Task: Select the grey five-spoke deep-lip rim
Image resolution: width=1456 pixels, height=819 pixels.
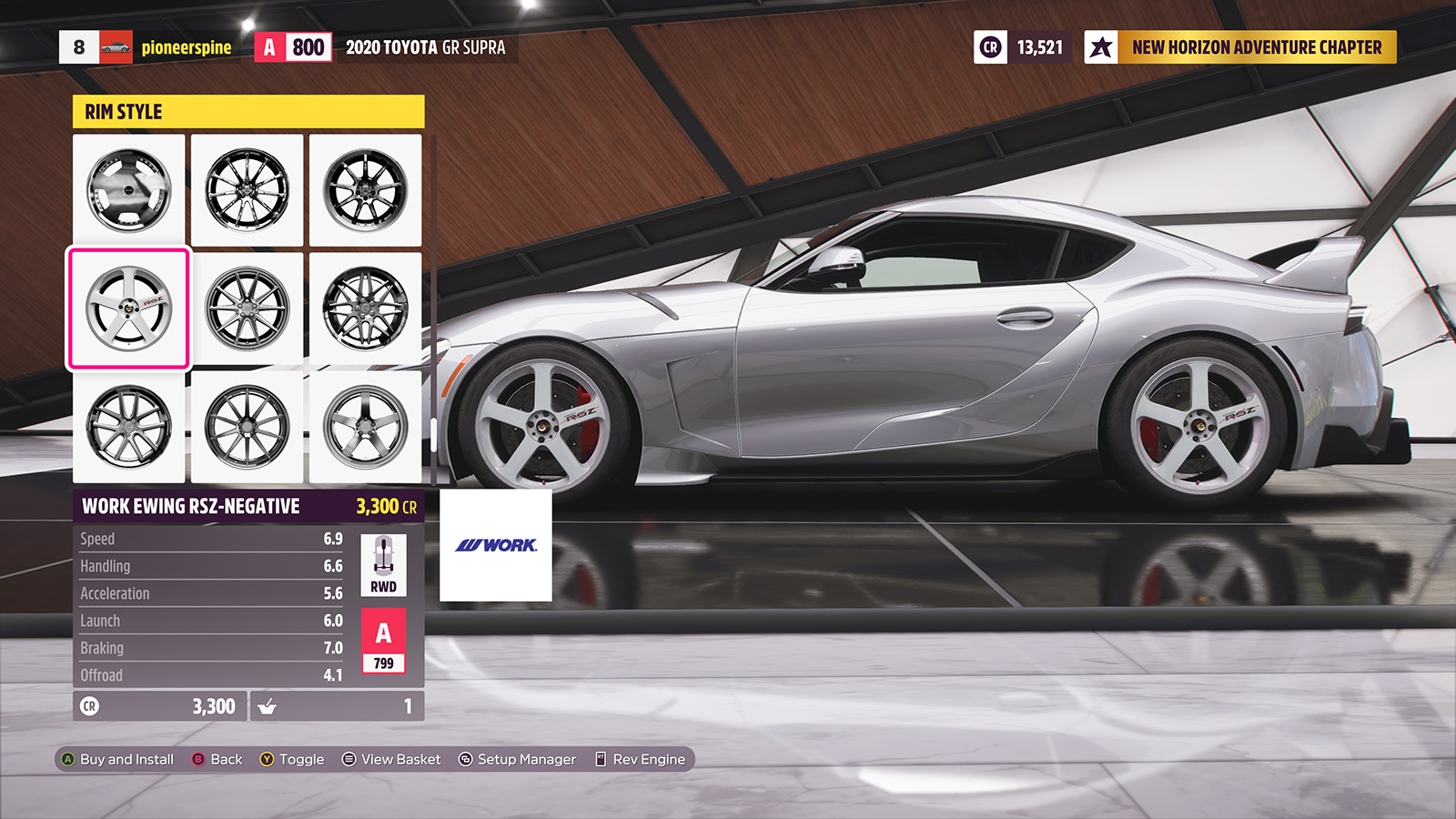Action: click(x=365, y=427)
